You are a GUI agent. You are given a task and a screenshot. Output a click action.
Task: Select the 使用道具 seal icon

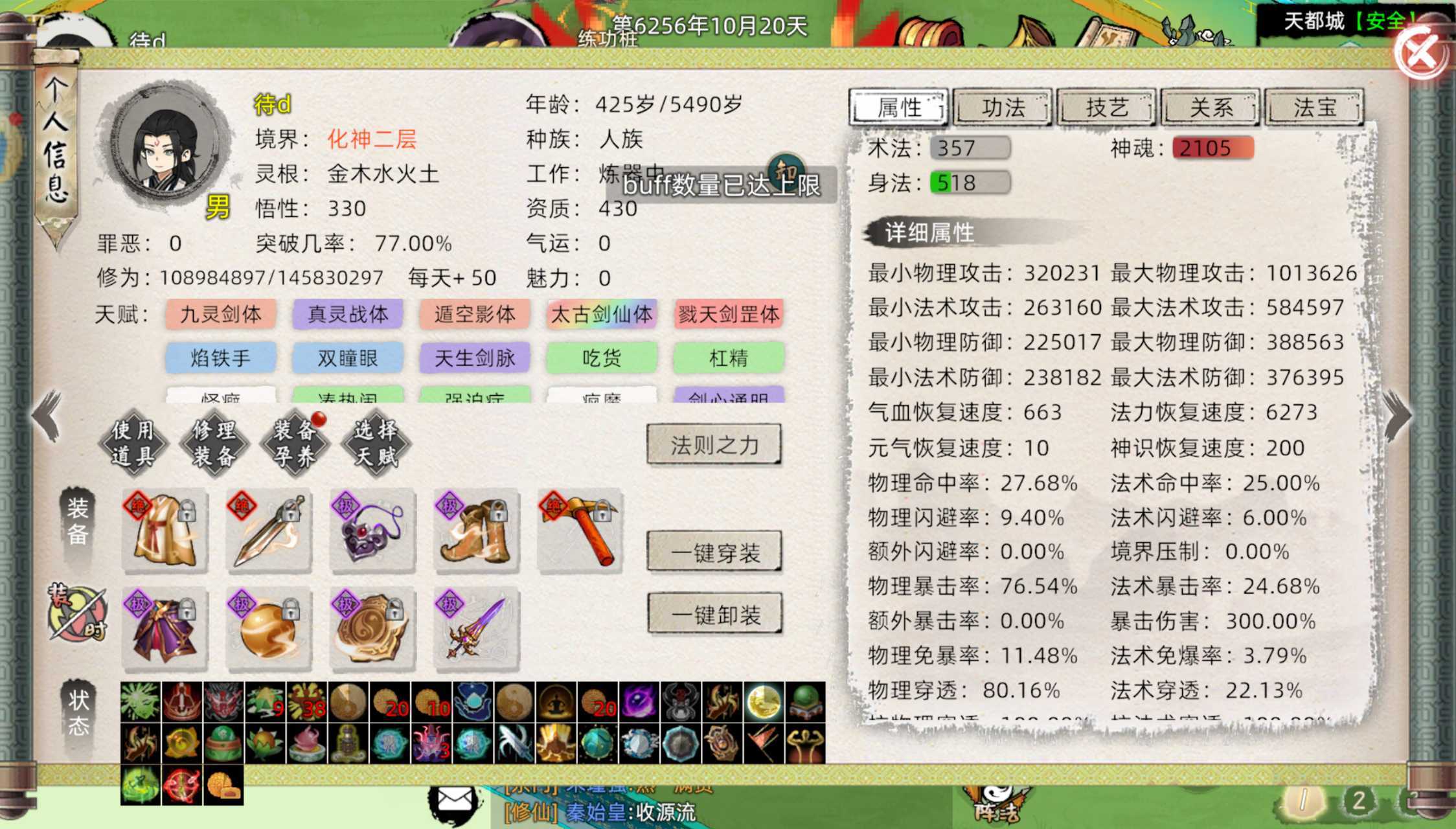coord(134,442)
